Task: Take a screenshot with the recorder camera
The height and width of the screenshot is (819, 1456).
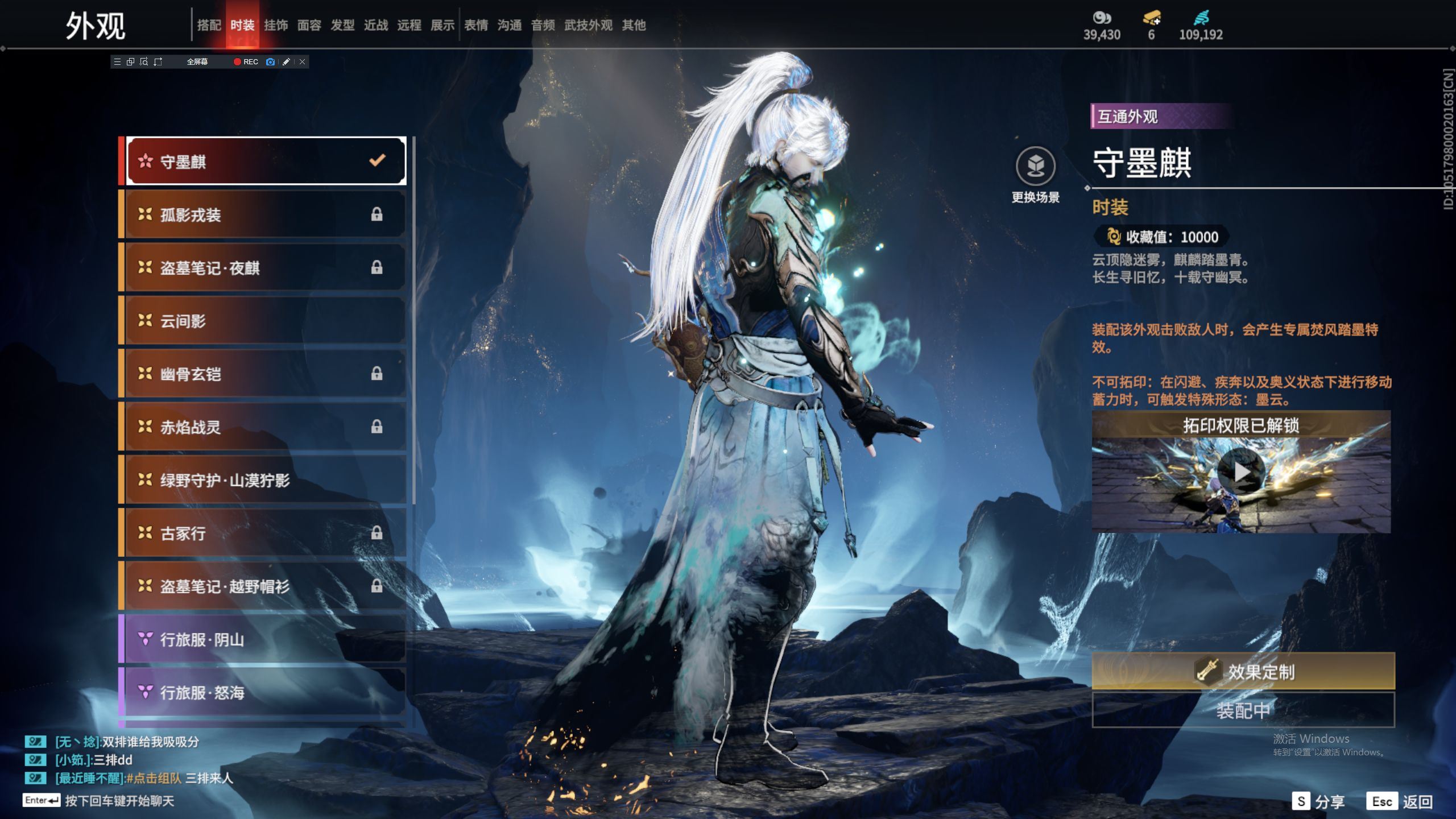Action: coord(271,62)
